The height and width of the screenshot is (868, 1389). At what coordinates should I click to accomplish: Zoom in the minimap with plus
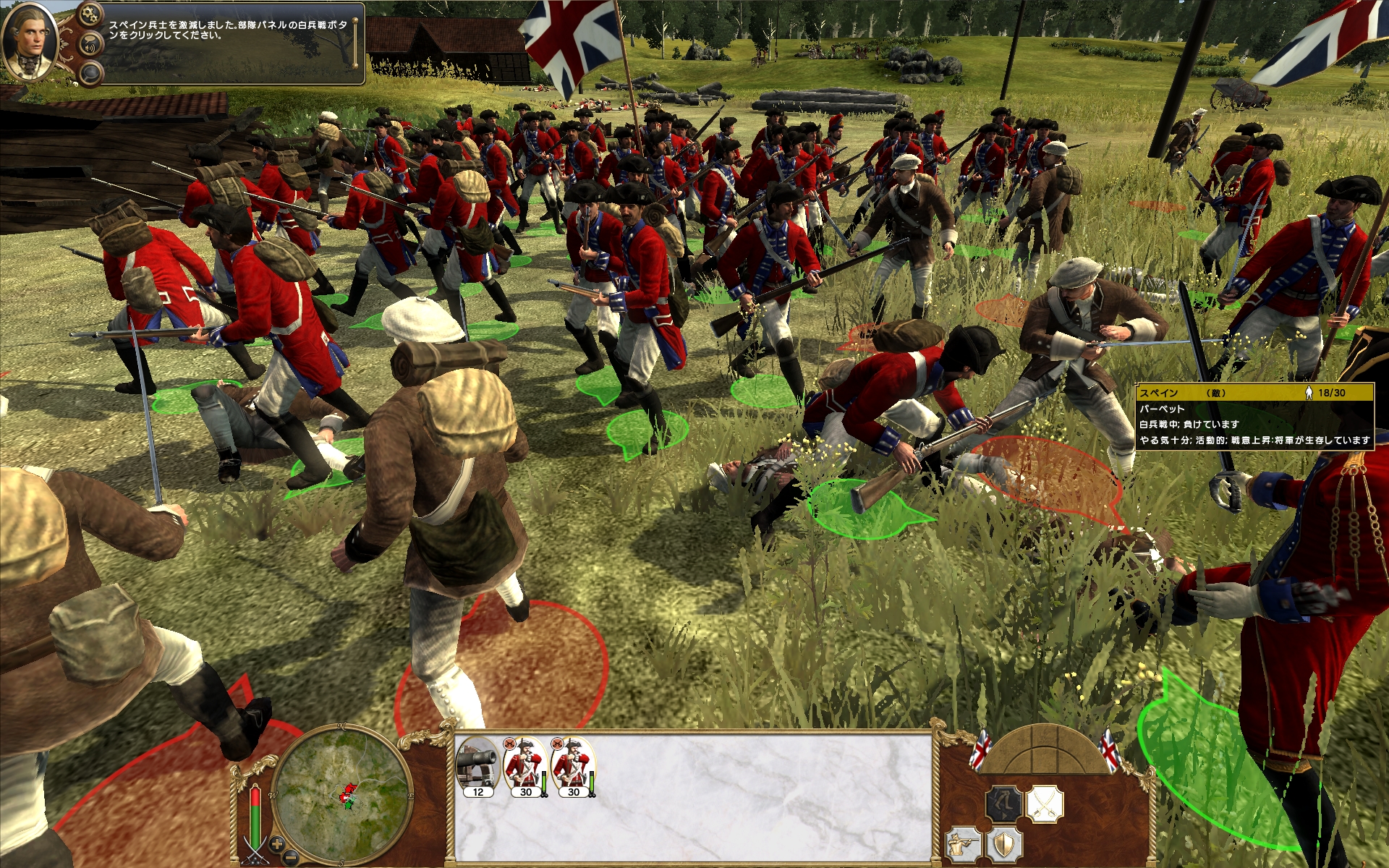tap(276, 843)
